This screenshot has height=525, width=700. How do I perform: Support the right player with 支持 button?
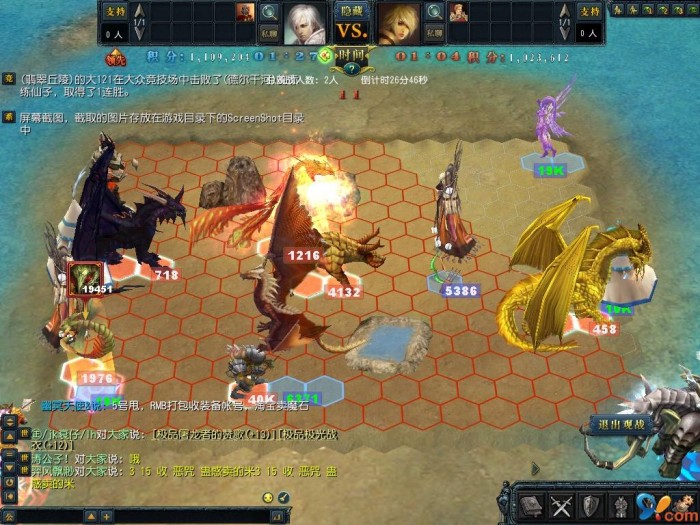coord(590,11)
